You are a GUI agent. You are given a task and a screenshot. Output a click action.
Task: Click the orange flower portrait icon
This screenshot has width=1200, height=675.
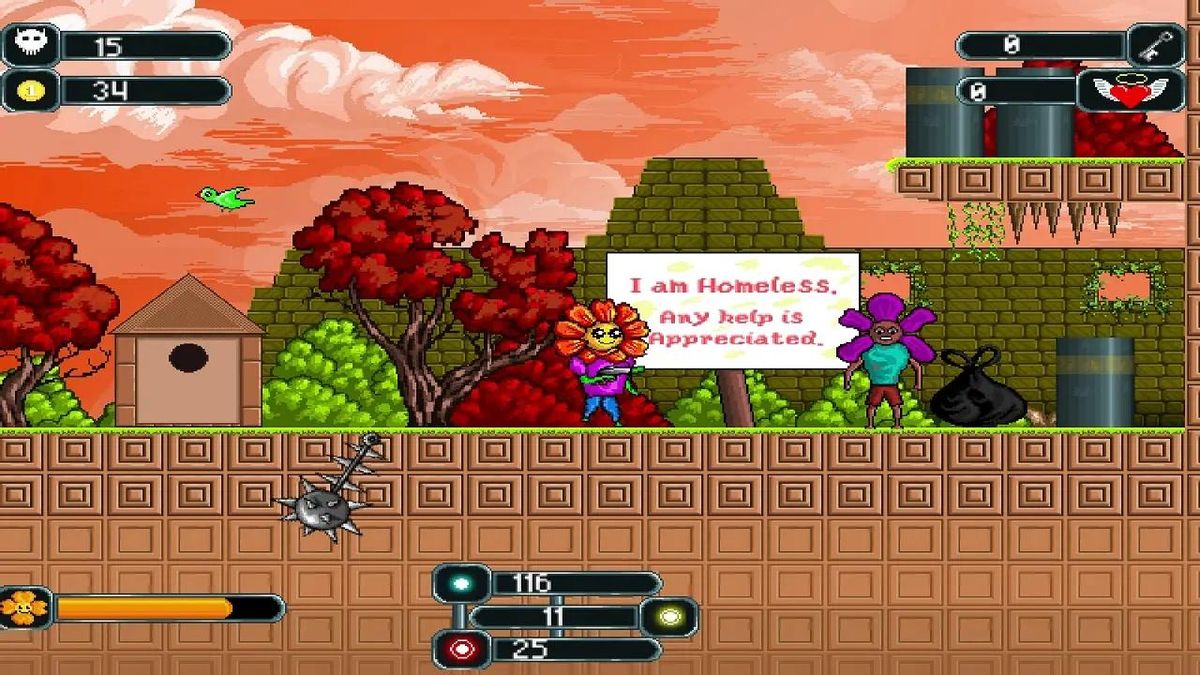(22, 607)
